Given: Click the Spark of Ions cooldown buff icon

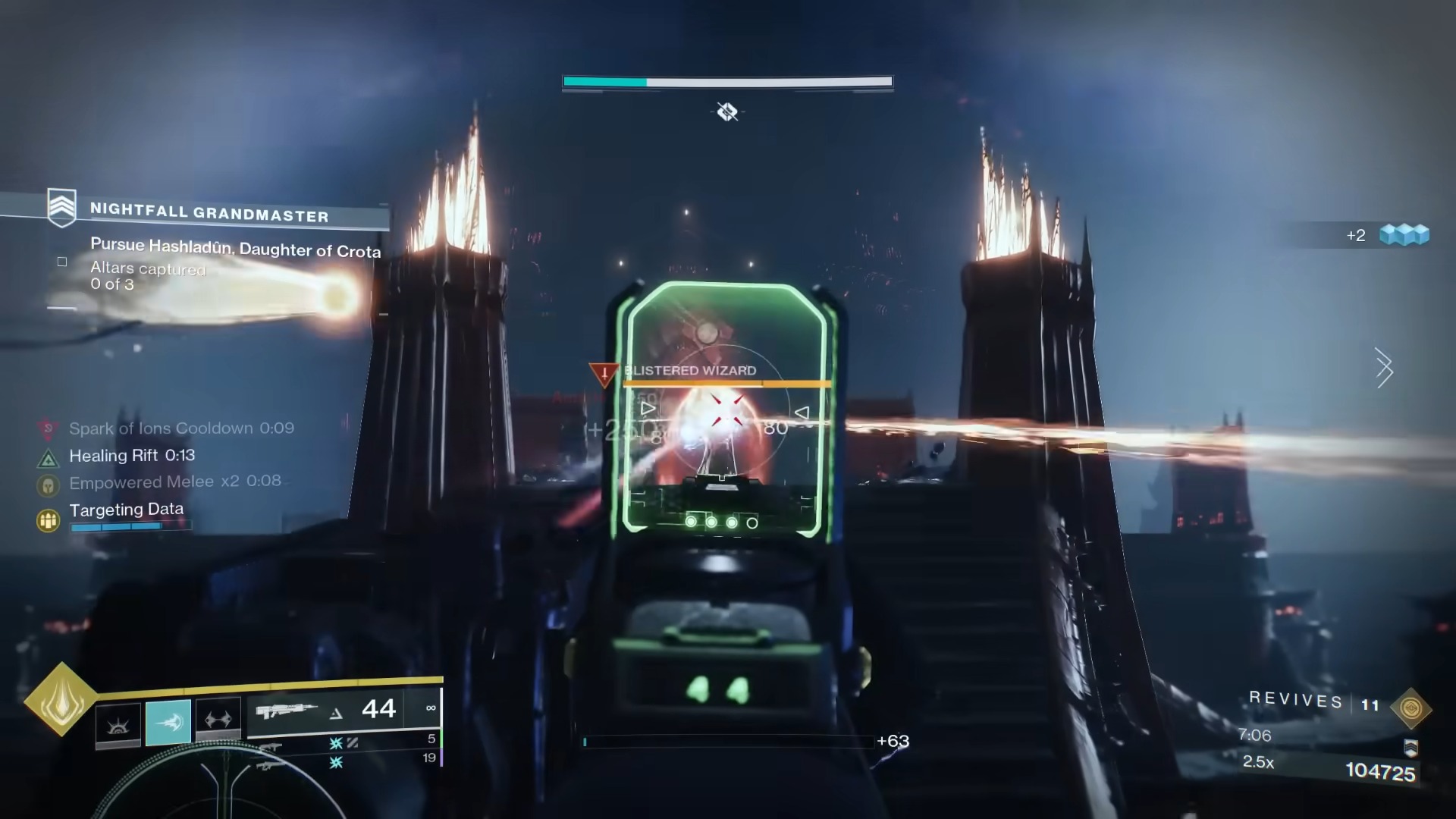Looking at the screenshot, I should point(49,428).
